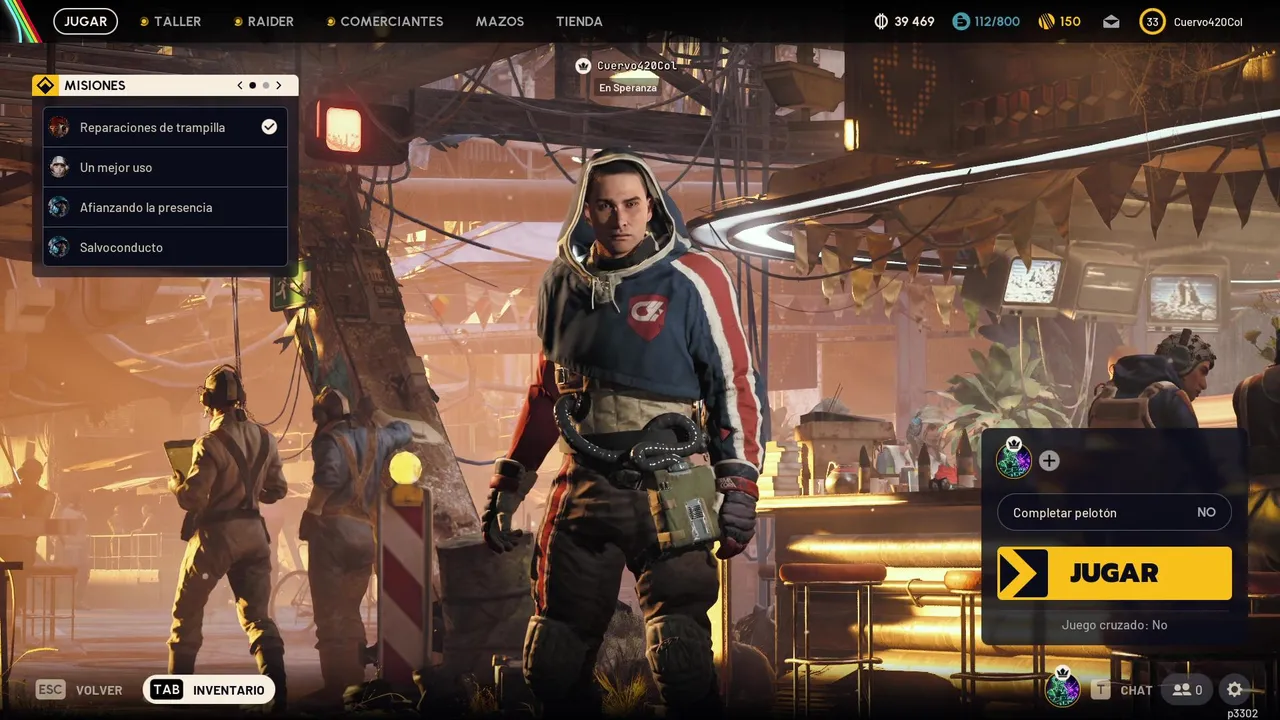Open the Cuervo420Col profile level badge
This screenshot has height=720, width=1280.
[x=1152, y=22]
